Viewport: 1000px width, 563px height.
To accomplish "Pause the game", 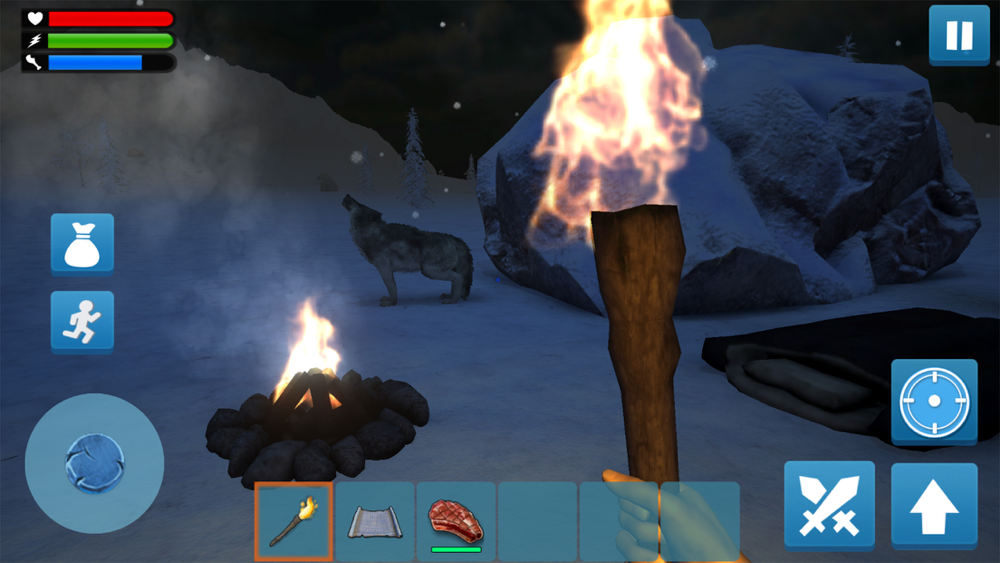I will click(x=959, y=36).
